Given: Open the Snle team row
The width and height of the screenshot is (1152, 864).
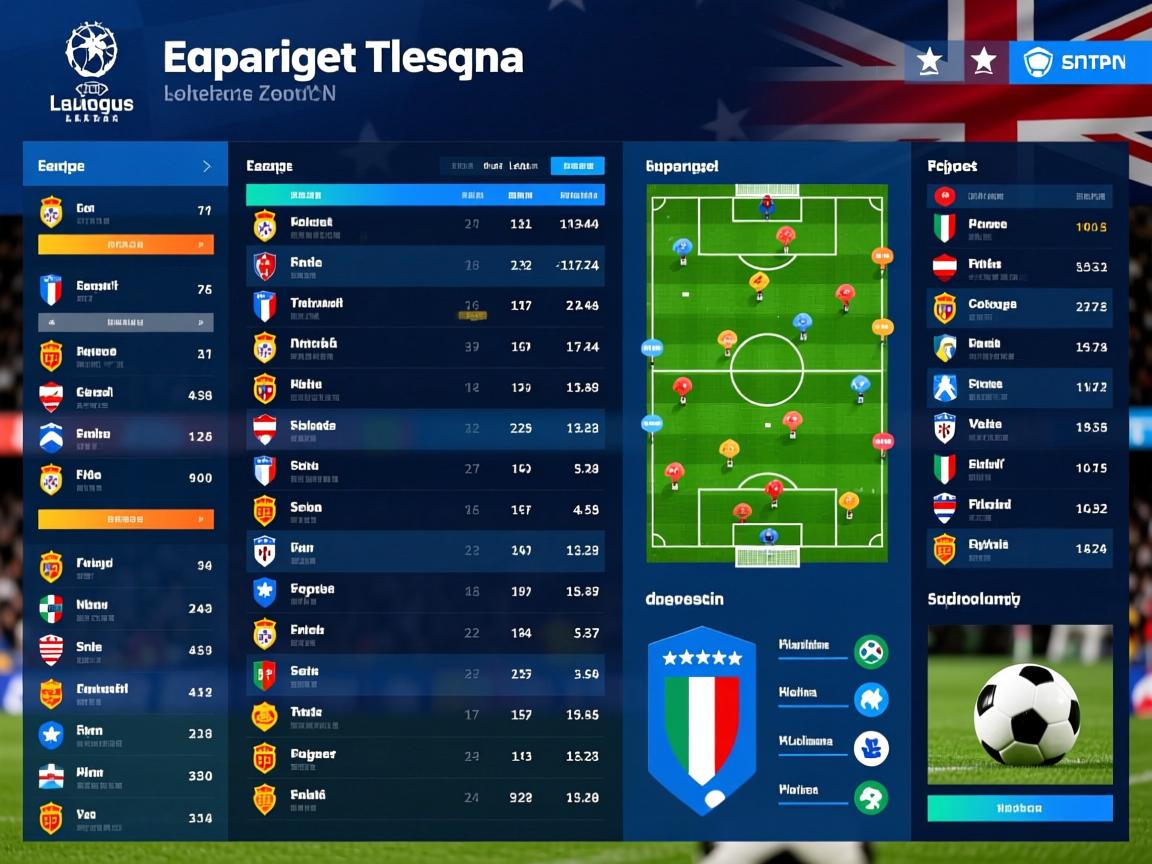Looking at the screenshot, I should coord(125,649).
